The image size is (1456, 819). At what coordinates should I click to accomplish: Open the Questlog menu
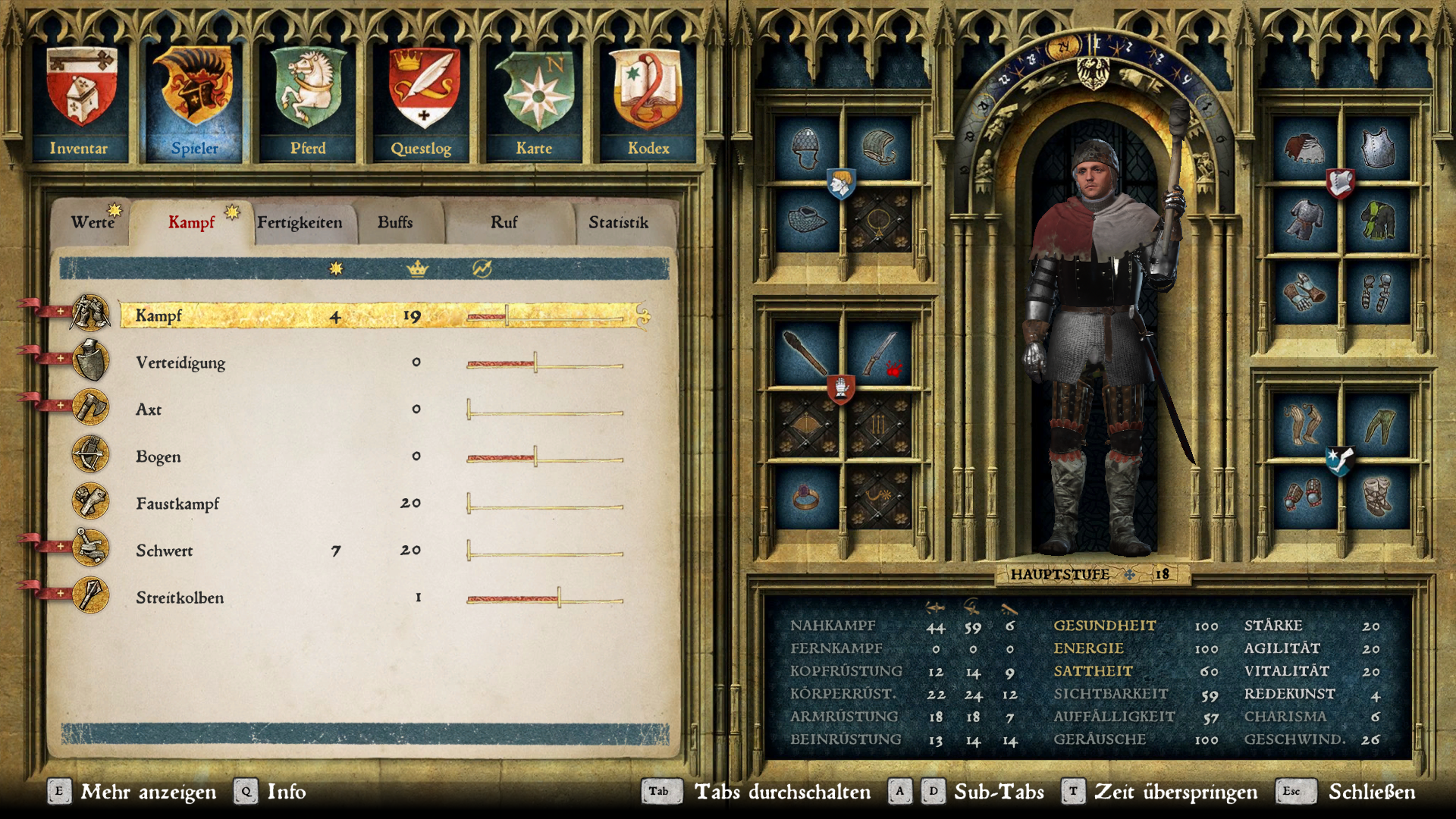tap(422, 101)
